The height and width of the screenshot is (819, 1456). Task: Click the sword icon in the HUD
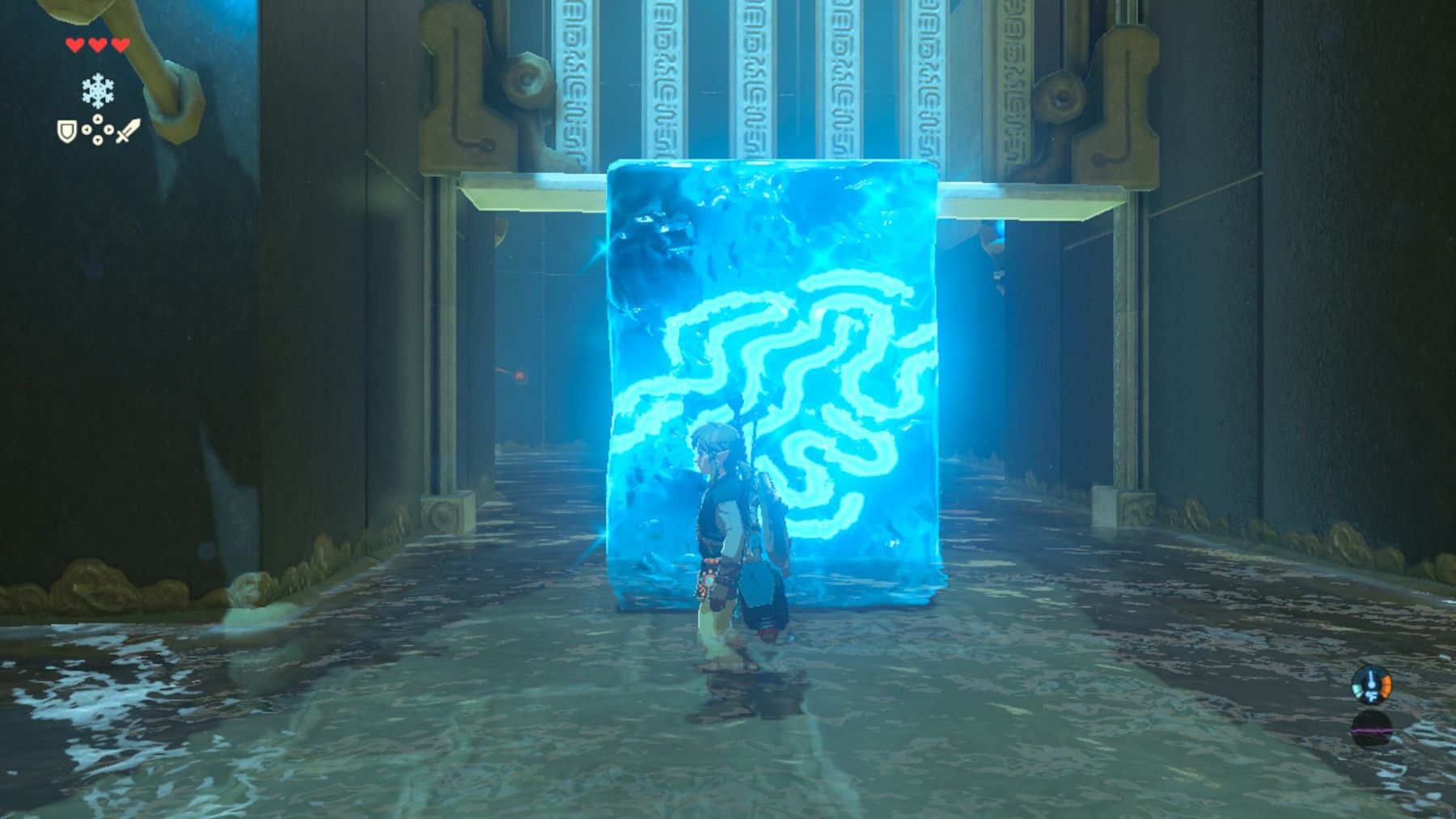click(x=129, y=129)
